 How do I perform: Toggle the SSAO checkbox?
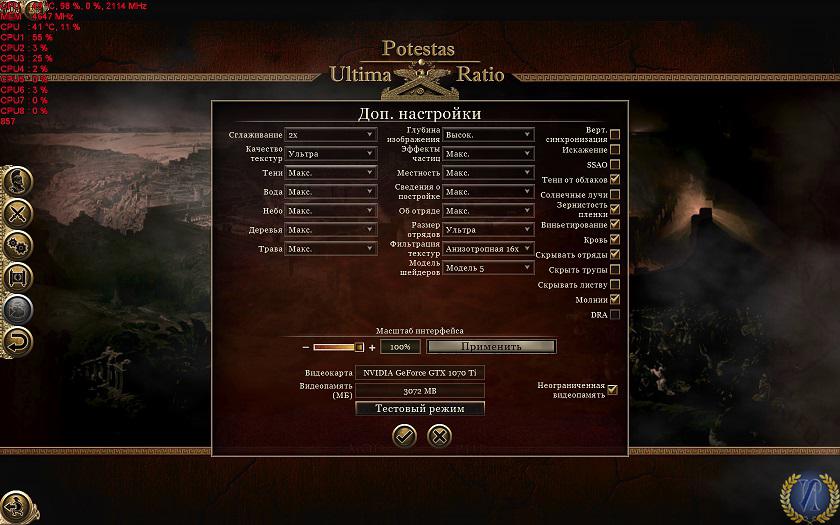pos(615,165)
